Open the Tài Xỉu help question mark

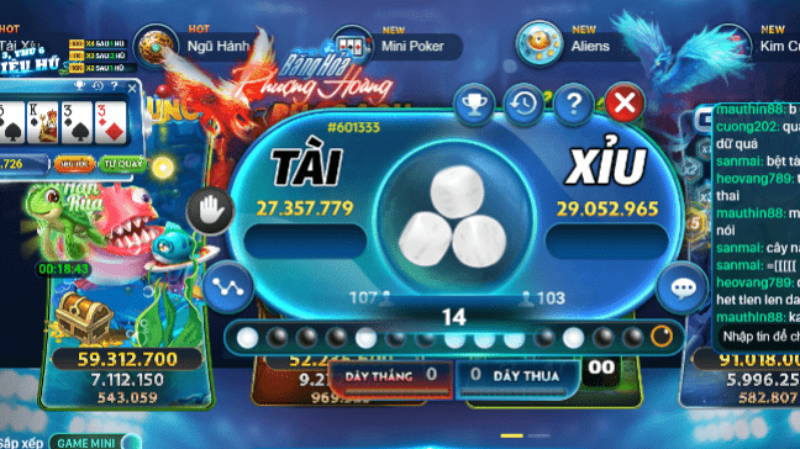coord(574,102)
